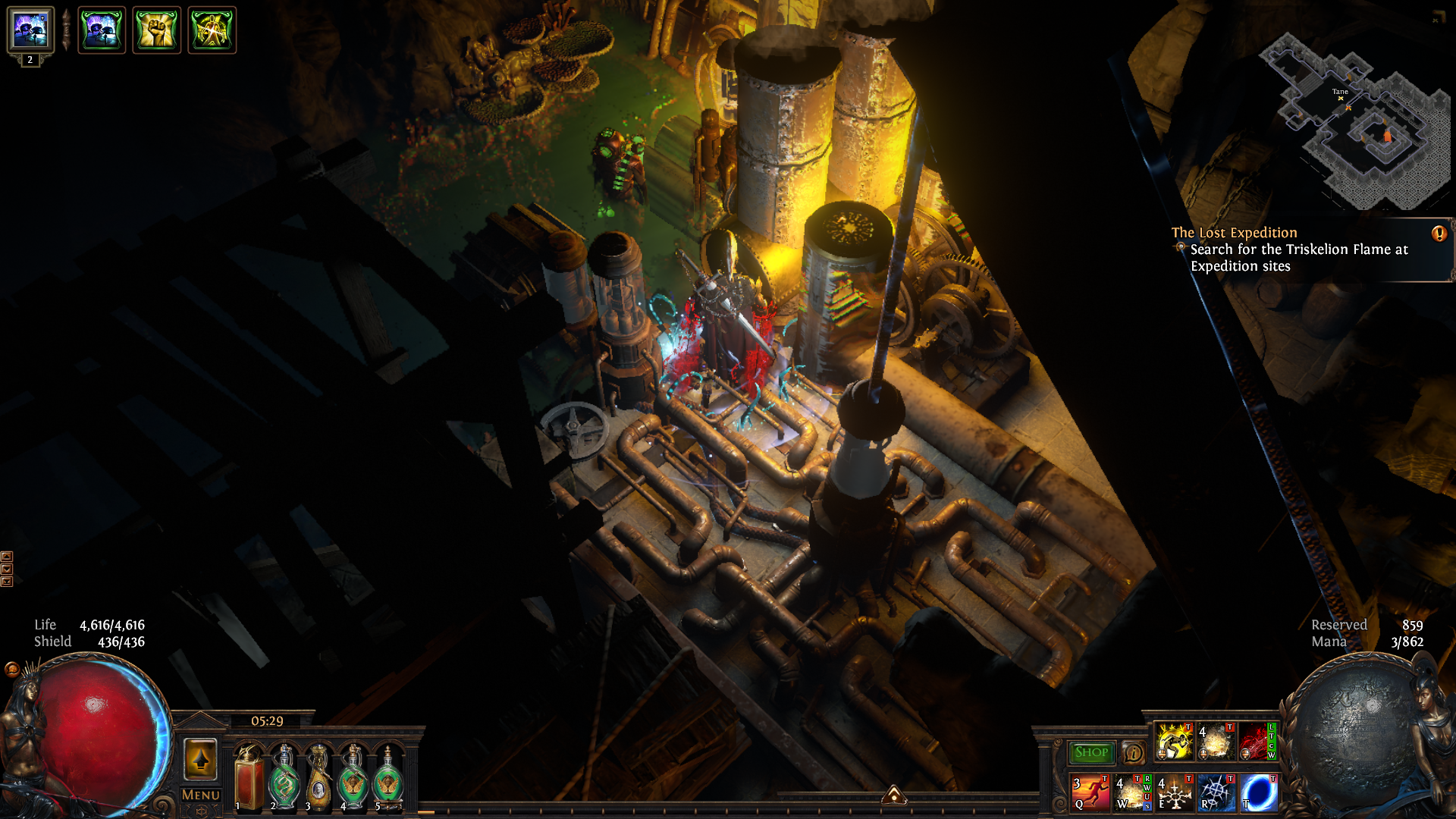Open The Lost Expedition quest tracker entry
The width and height of the screenshot is (1456, 819).
tap(1234, 233)
